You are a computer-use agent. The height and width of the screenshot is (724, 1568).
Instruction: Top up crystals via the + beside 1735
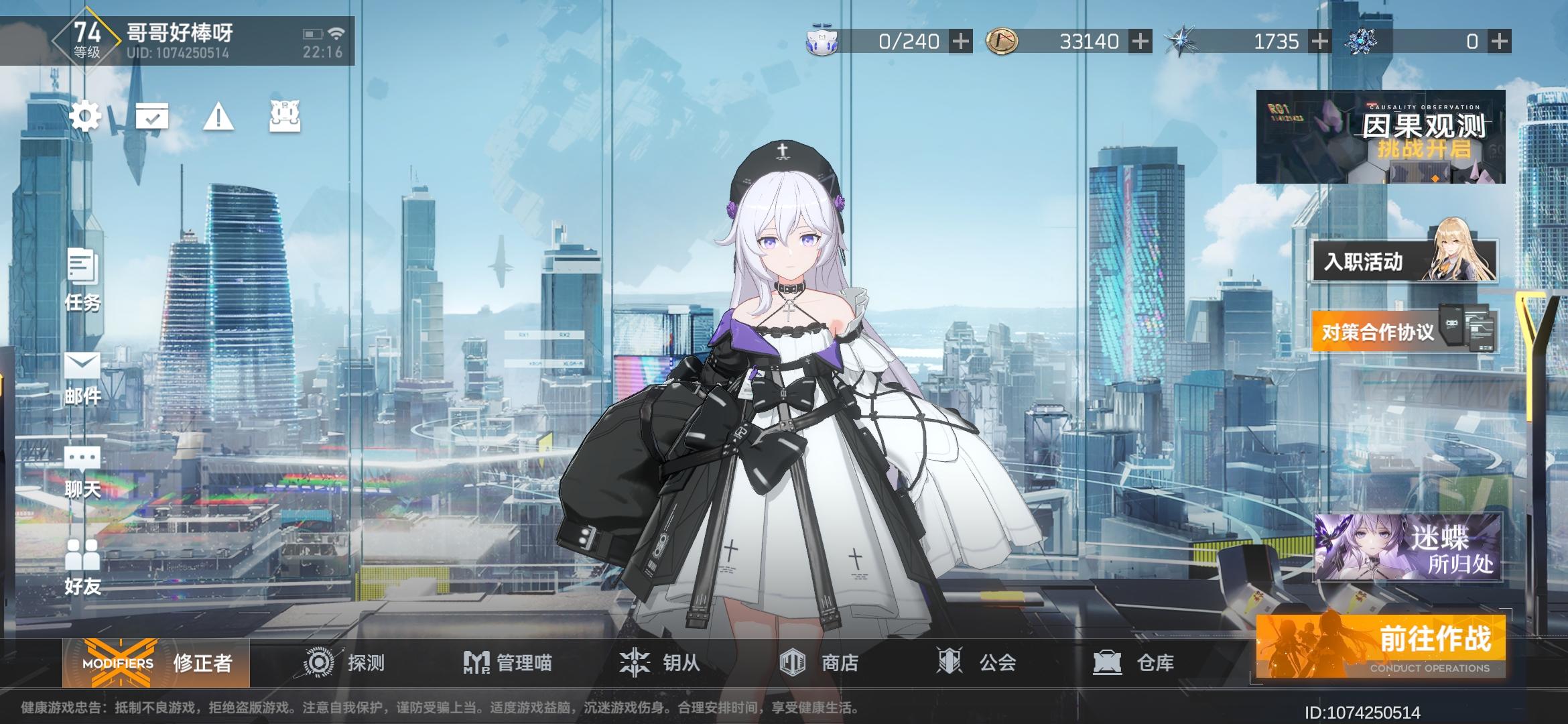point(1319,42)
